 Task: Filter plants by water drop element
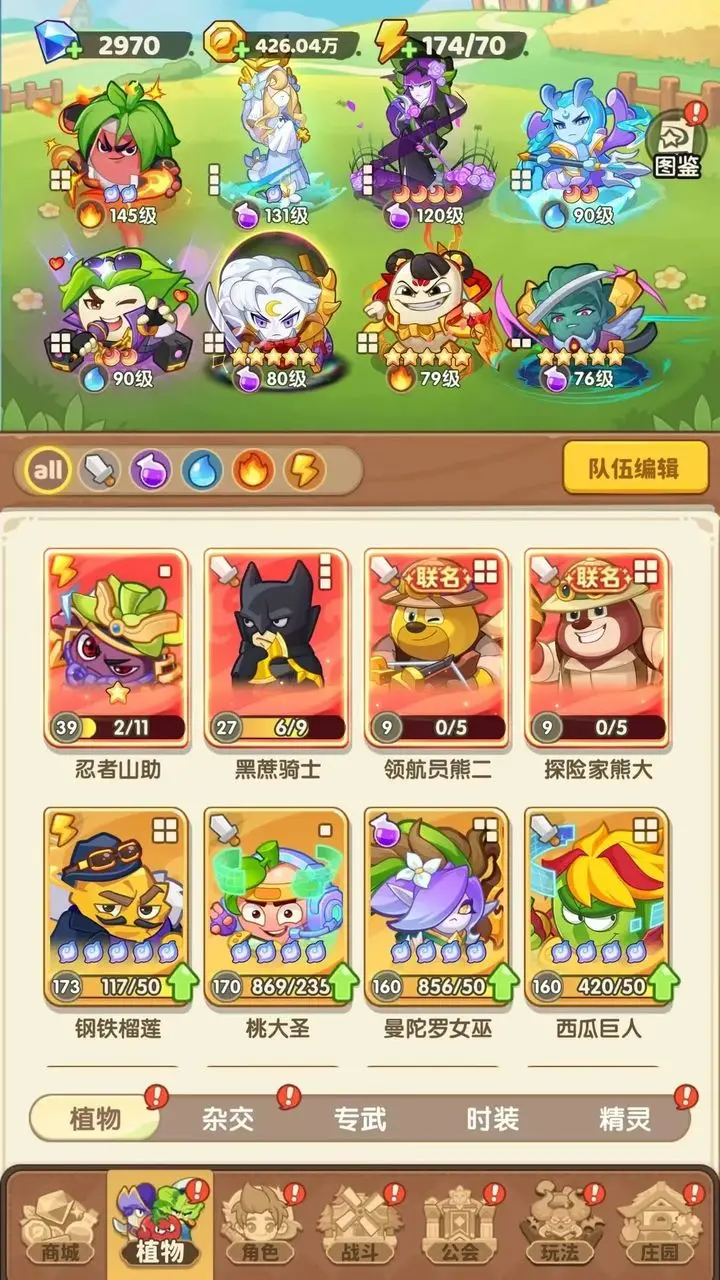[x=202, y=470]
